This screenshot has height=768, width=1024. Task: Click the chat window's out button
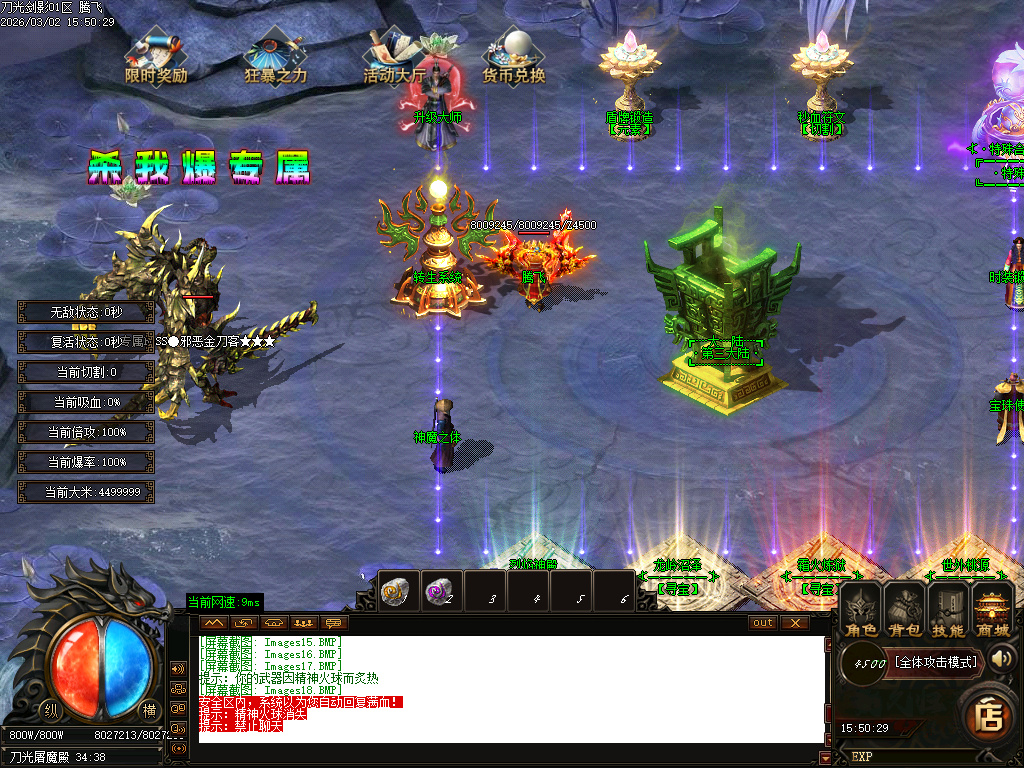pos(763,622)
